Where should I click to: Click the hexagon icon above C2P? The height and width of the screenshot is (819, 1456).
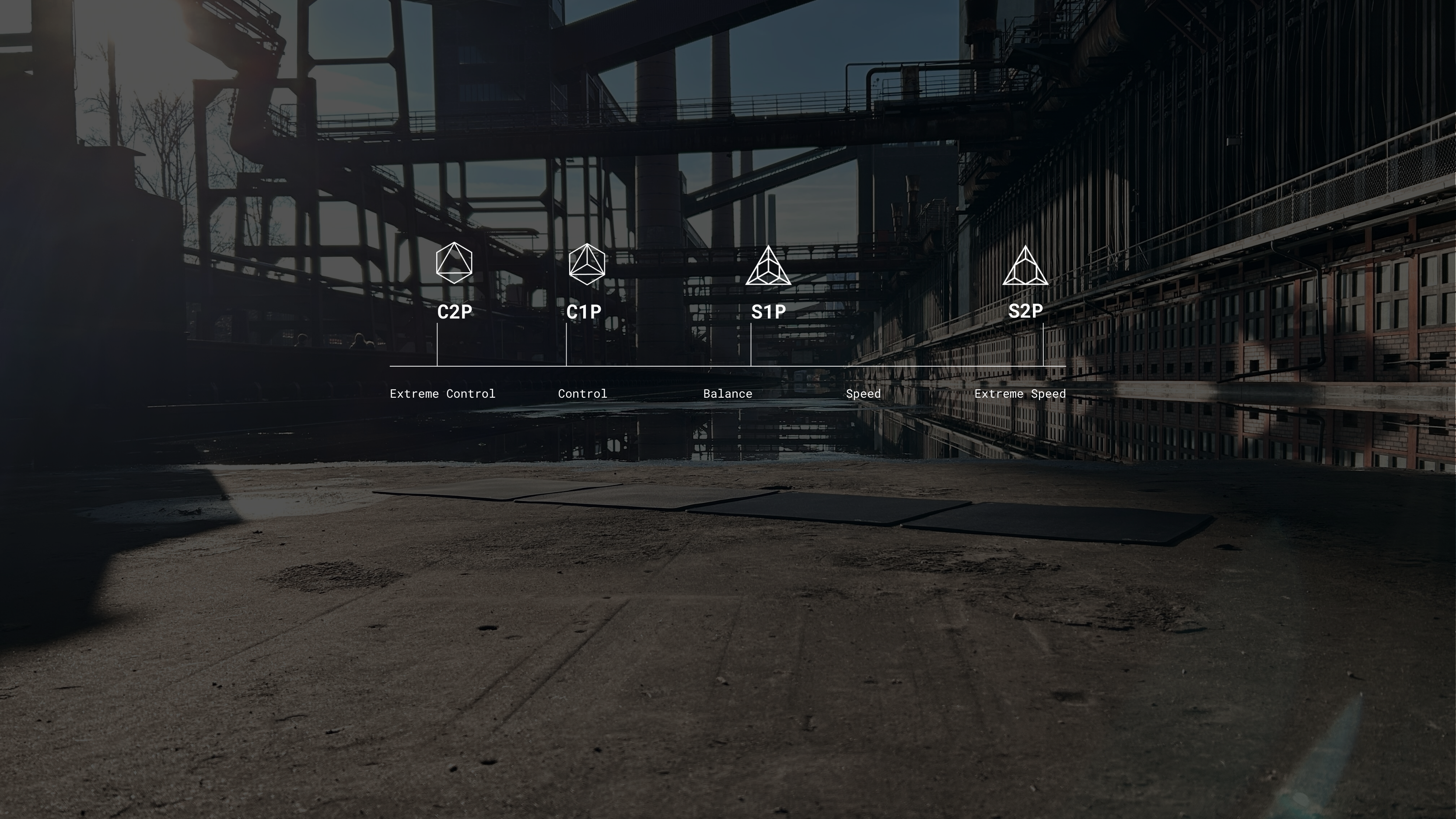click(454, 263)
